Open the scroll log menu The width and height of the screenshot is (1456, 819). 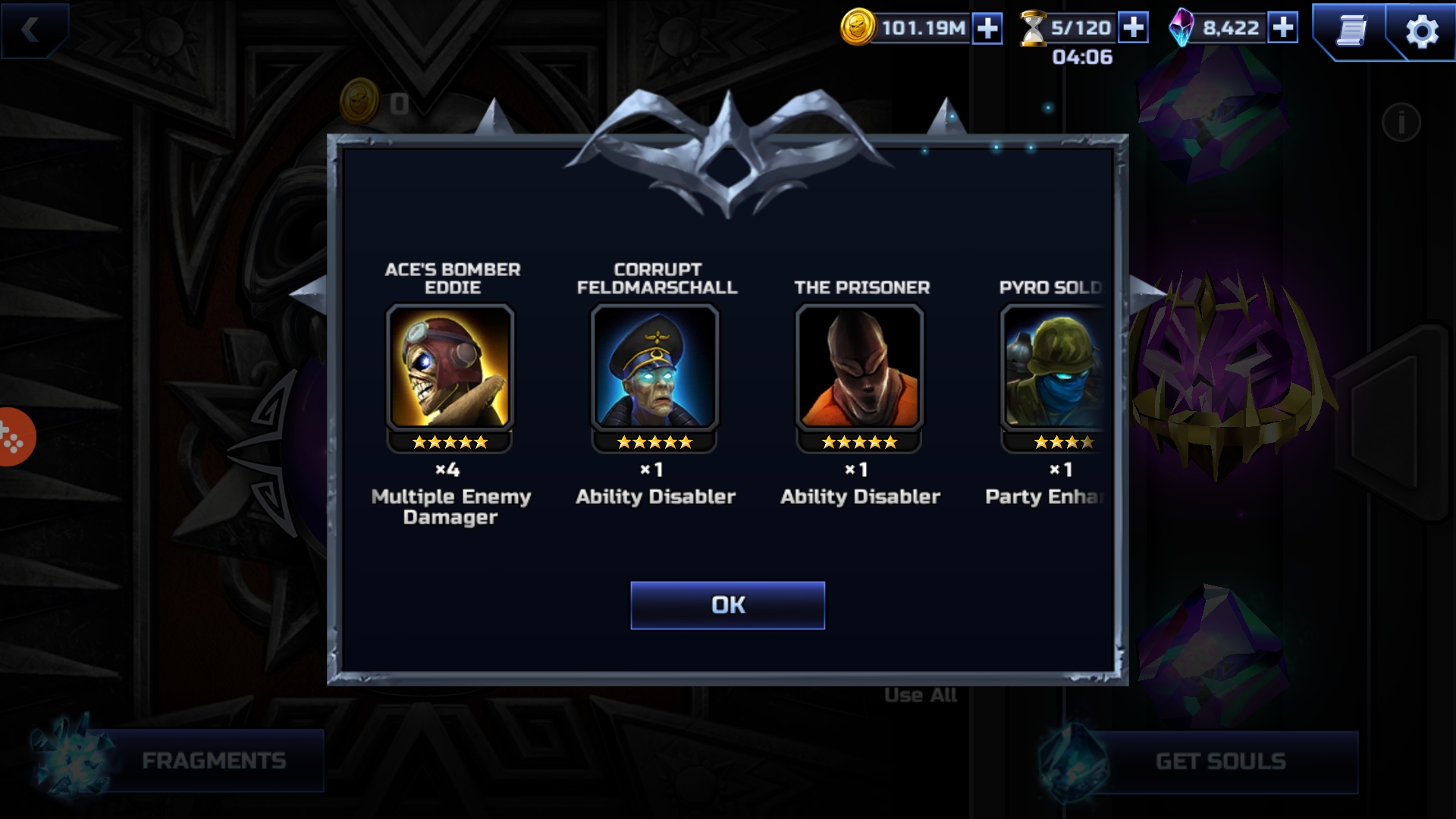(1351, 31)
